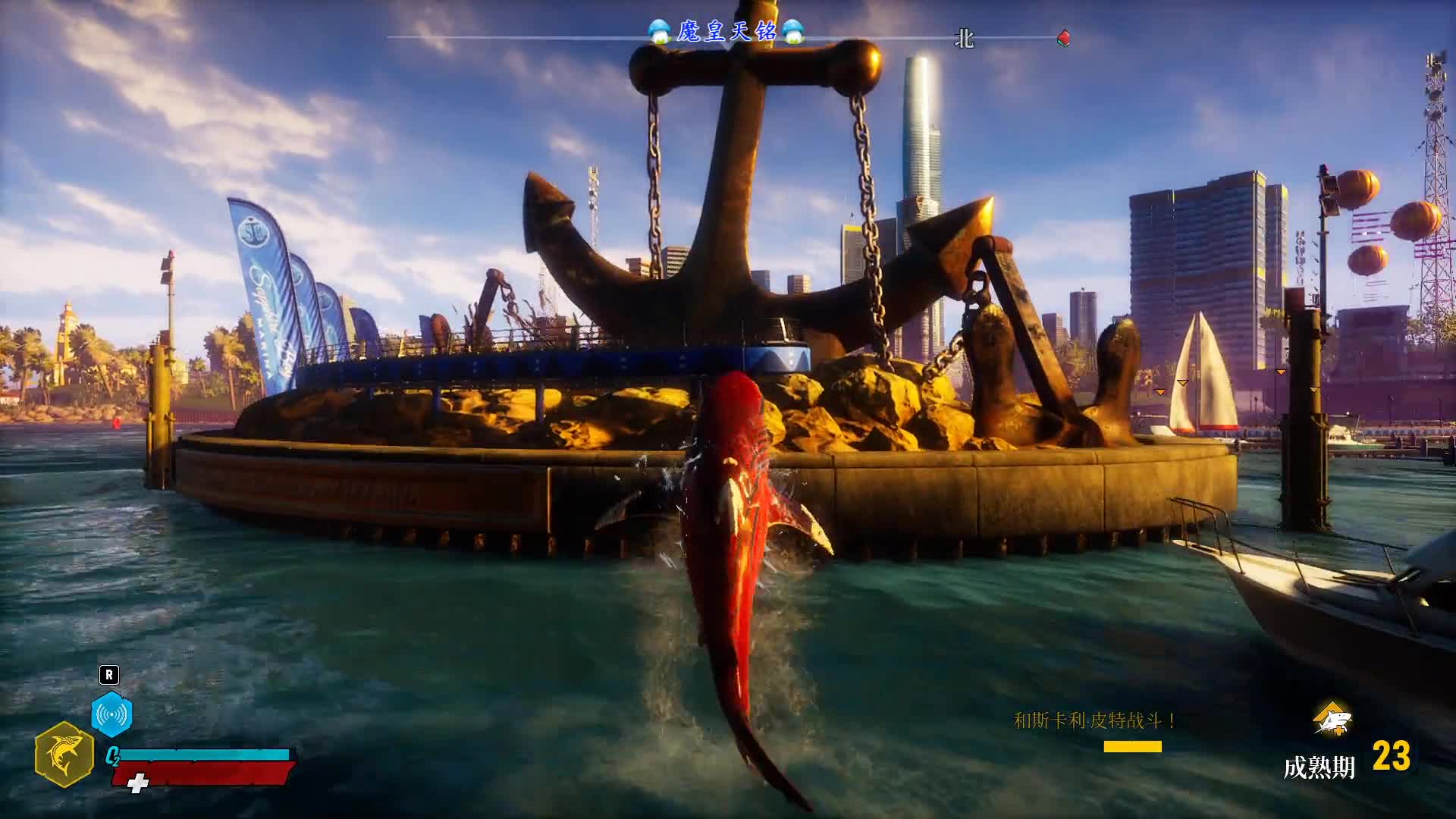Select the yellow shark hexagon icon
The width and height of the screenshot is (1456, 819).
(64, 755)
